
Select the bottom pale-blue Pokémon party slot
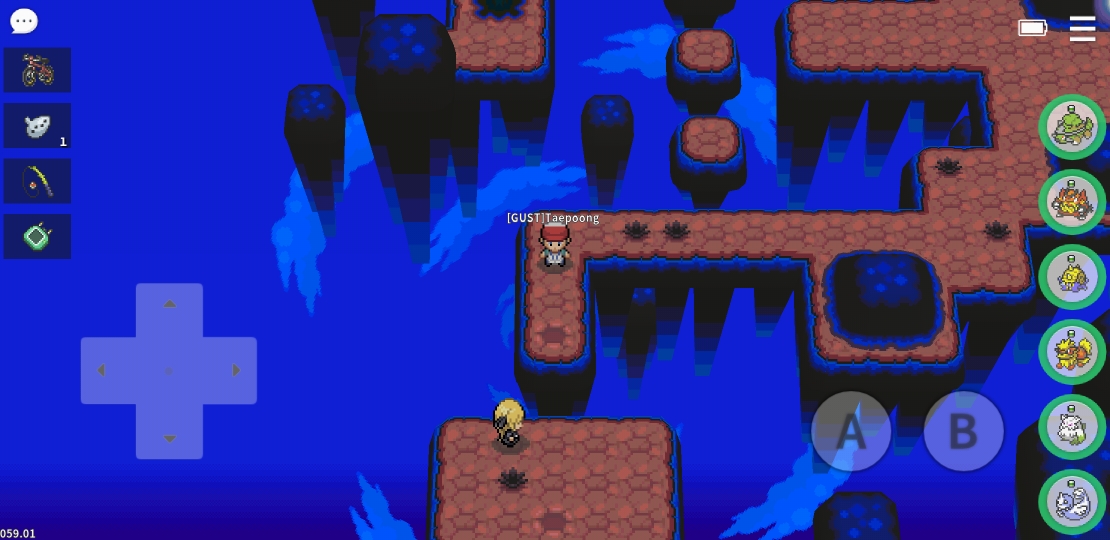click(1072, 502)
